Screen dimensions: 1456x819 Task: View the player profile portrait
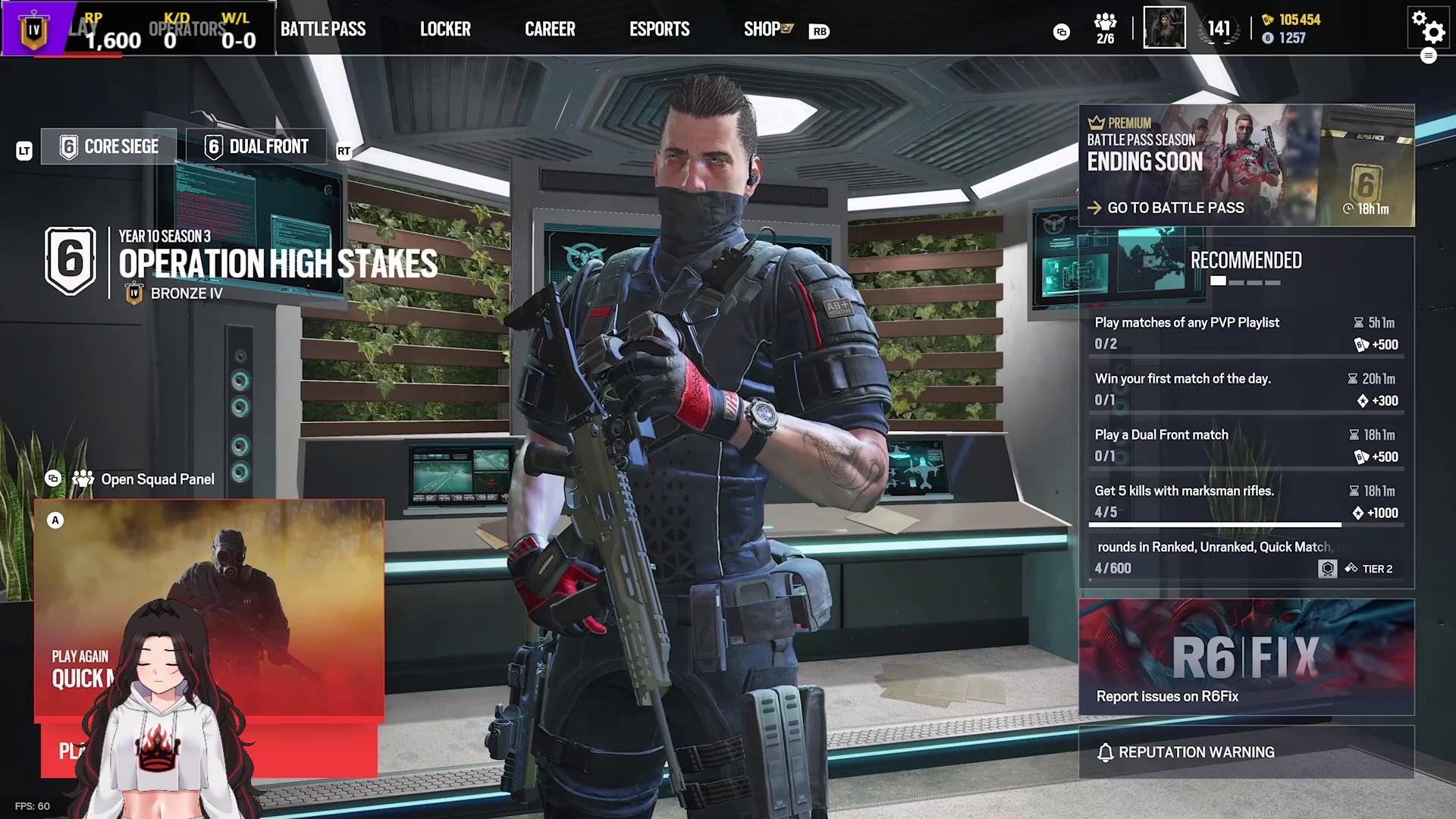pyautogui.click(x=1164, y=28)
